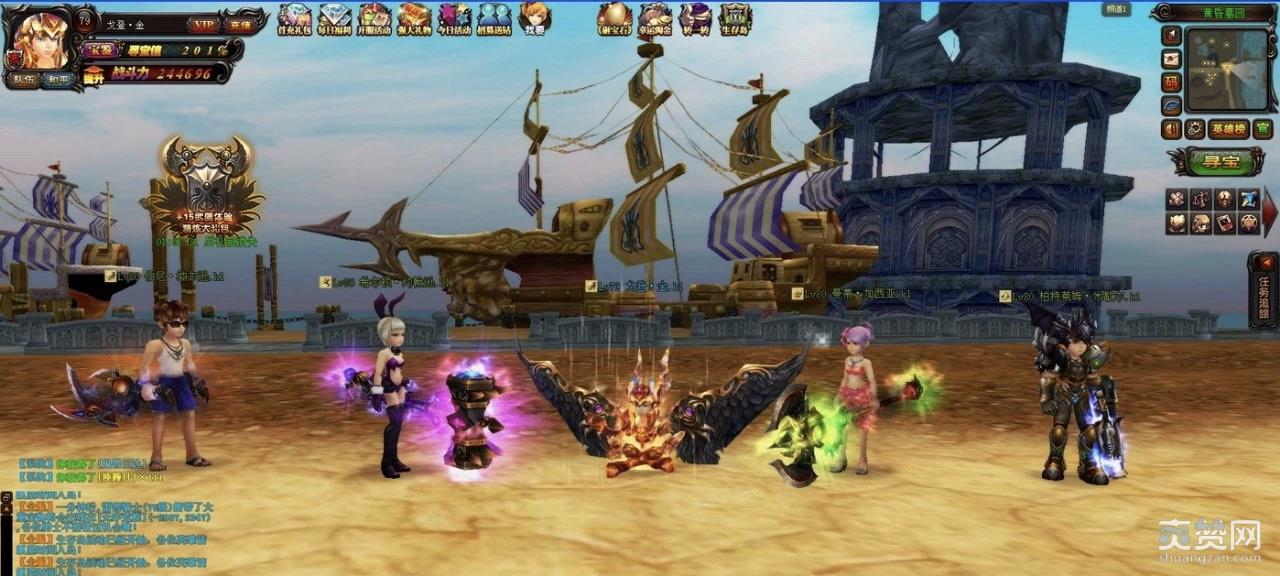Click the minimap
This screenshot has width=1280, height=576.
(x=1226, y=68)
